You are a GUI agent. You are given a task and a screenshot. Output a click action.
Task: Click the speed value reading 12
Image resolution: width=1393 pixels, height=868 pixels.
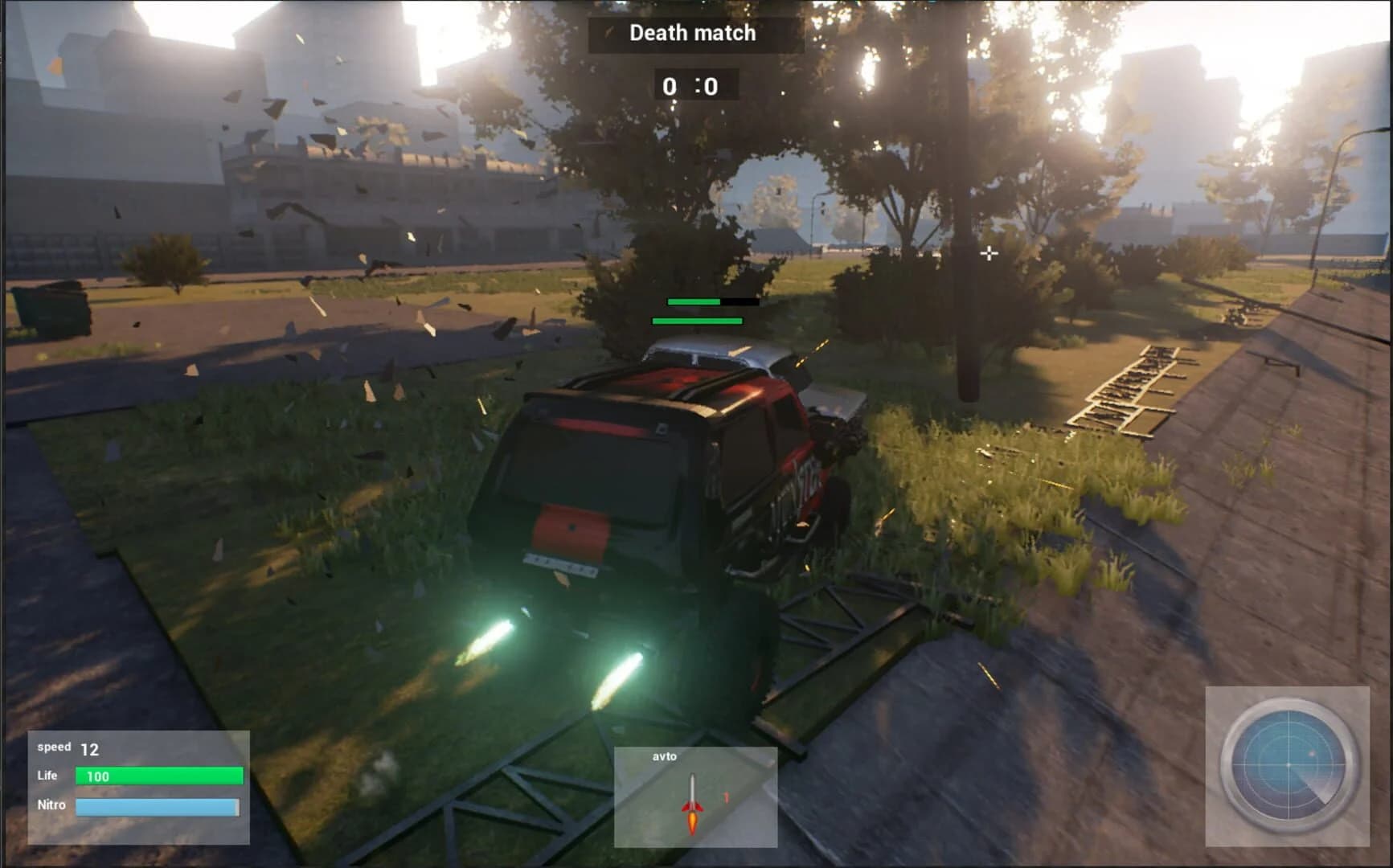click(91, 747)
